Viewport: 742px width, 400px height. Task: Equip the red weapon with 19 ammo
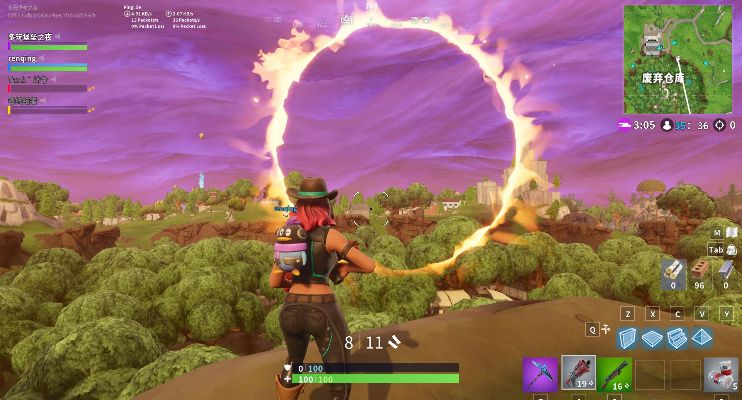(578, 374)
